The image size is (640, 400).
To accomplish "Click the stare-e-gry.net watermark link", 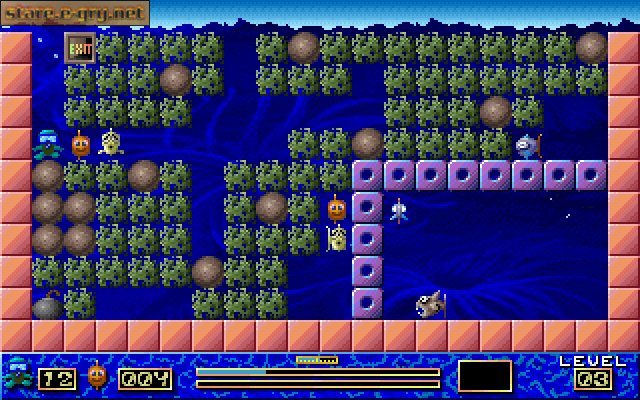I will pyautogui.click(x=75, y=12).
